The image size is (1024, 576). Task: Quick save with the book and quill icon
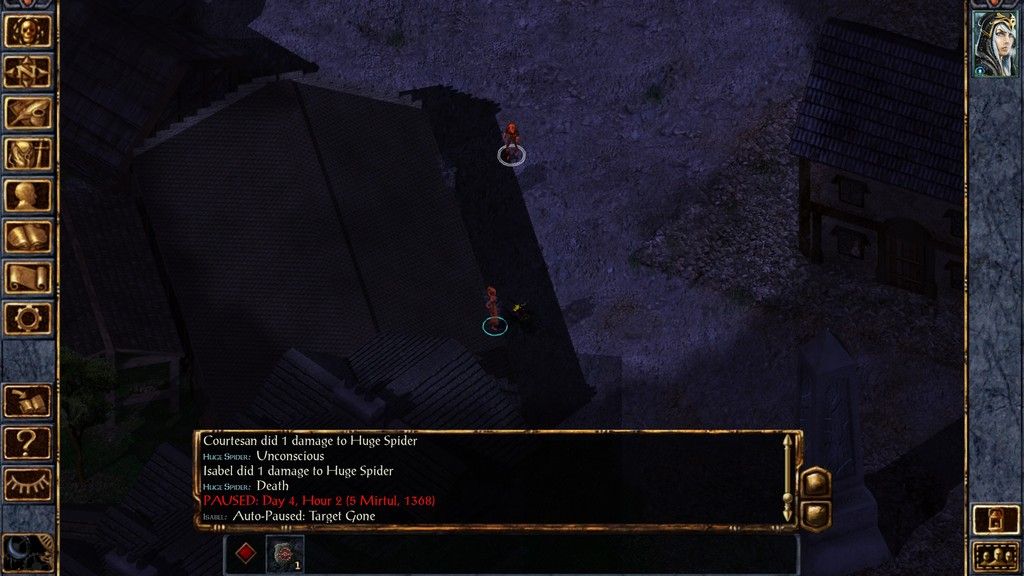click(27, 400)
